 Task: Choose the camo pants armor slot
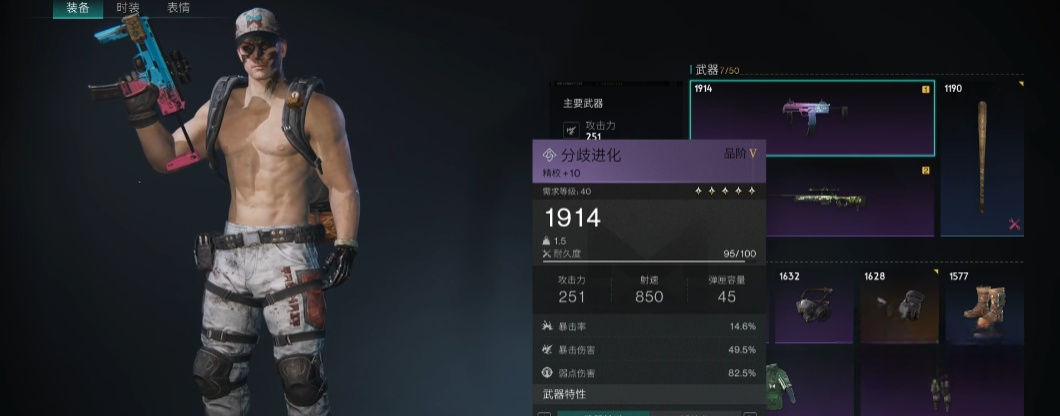(940, 388)
